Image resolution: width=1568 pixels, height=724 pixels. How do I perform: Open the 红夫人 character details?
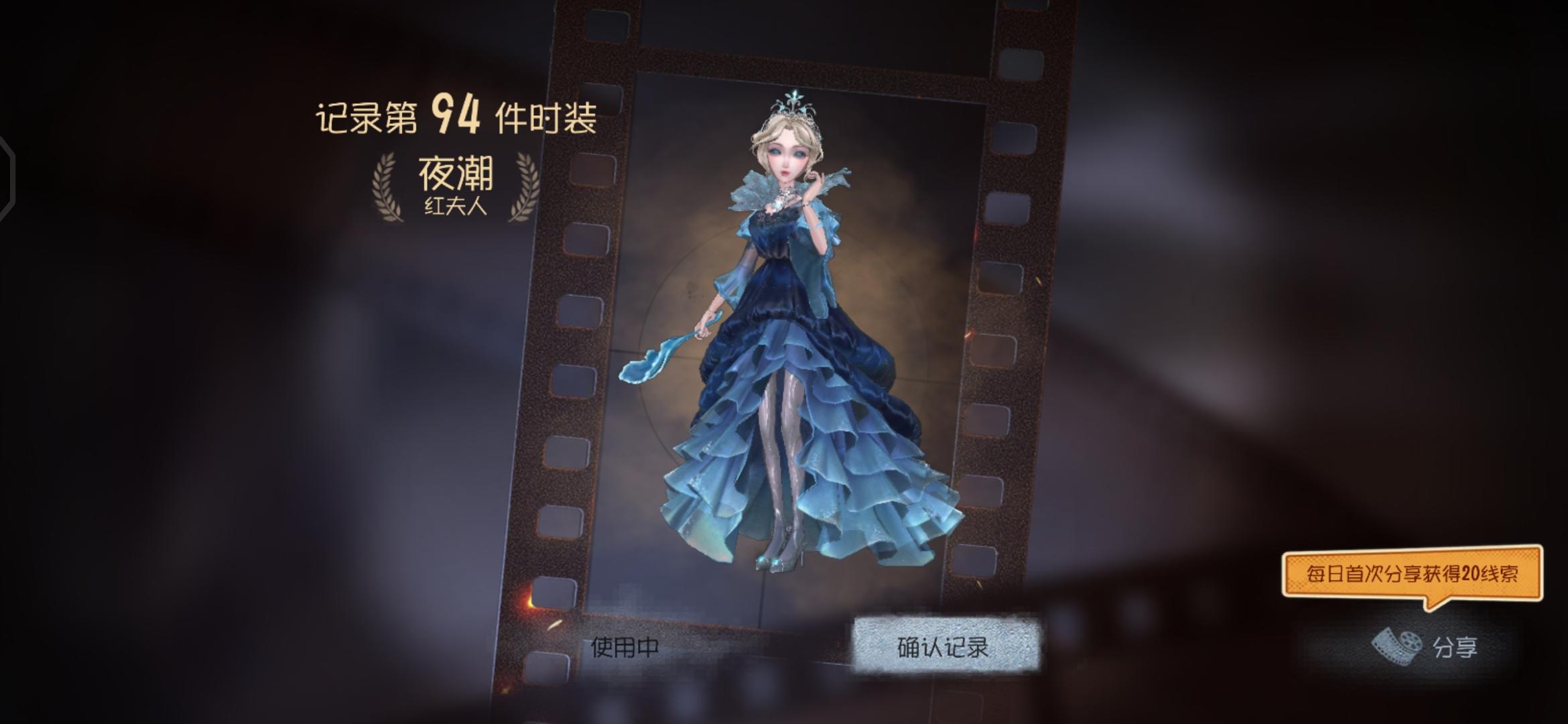(x=454, y=208)
